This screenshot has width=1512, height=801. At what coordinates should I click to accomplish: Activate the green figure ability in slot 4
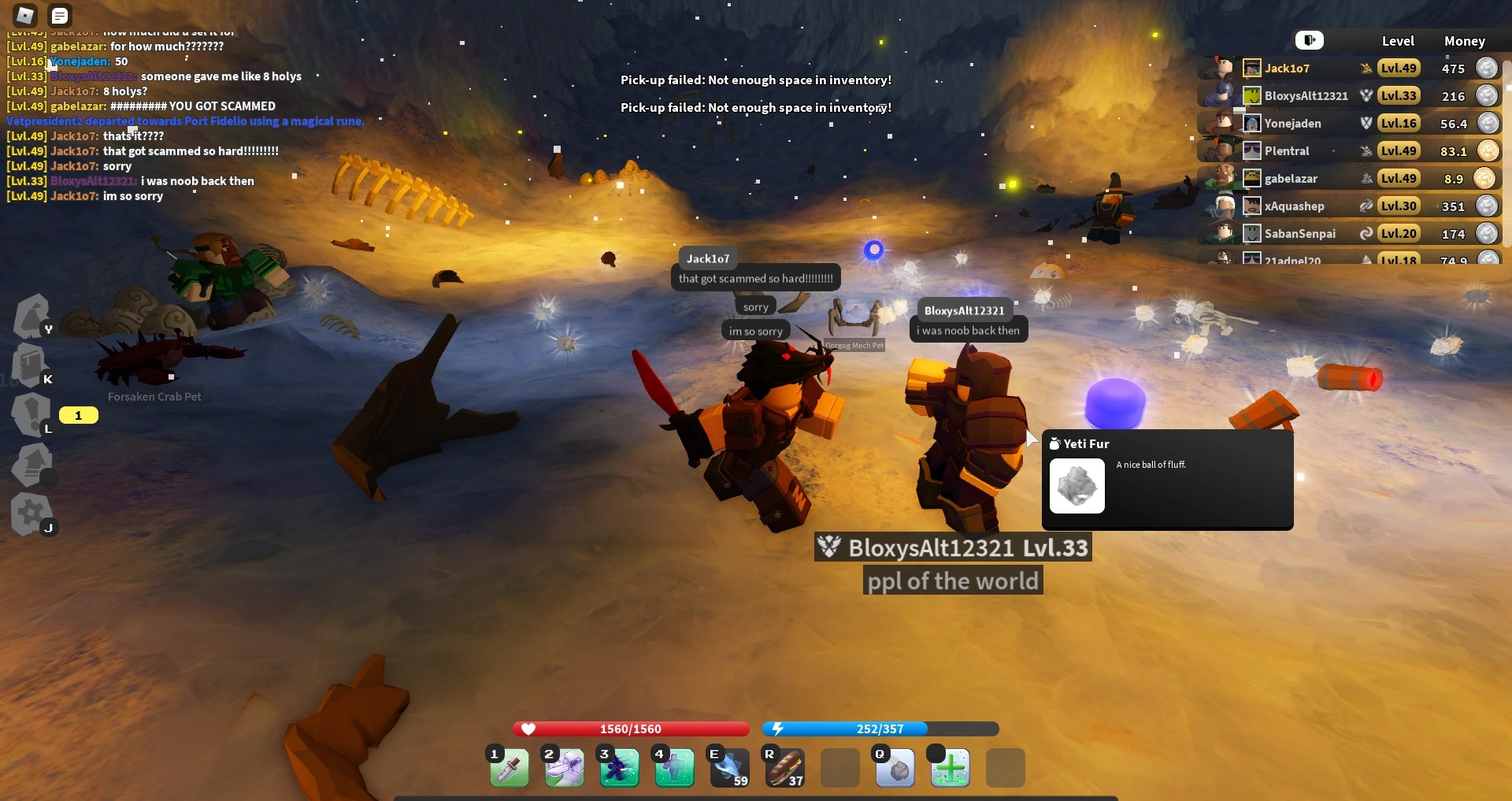tap(675, 768)
